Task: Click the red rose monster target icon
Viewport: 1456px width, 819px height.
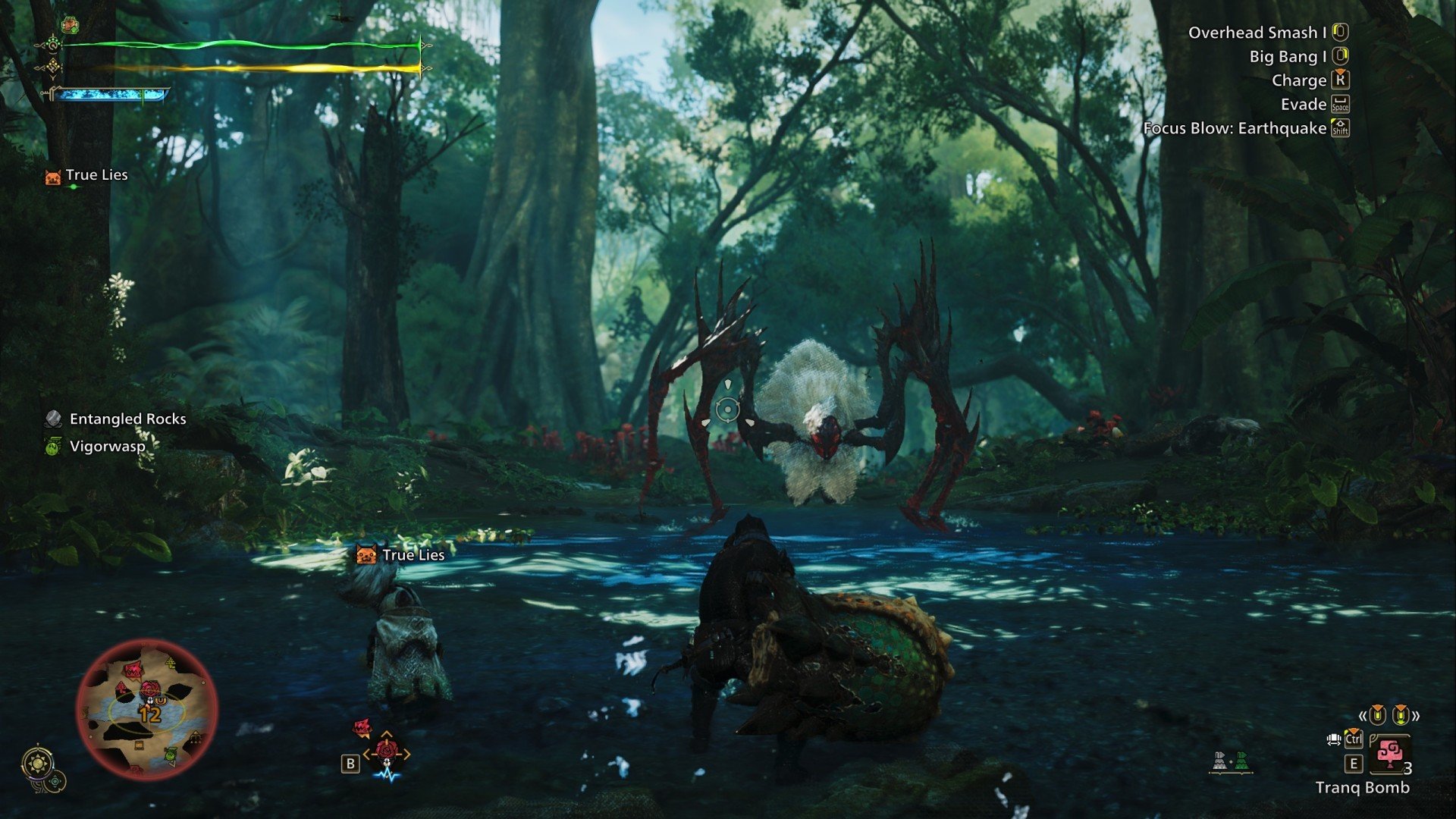Action: [x=387, y=751]
